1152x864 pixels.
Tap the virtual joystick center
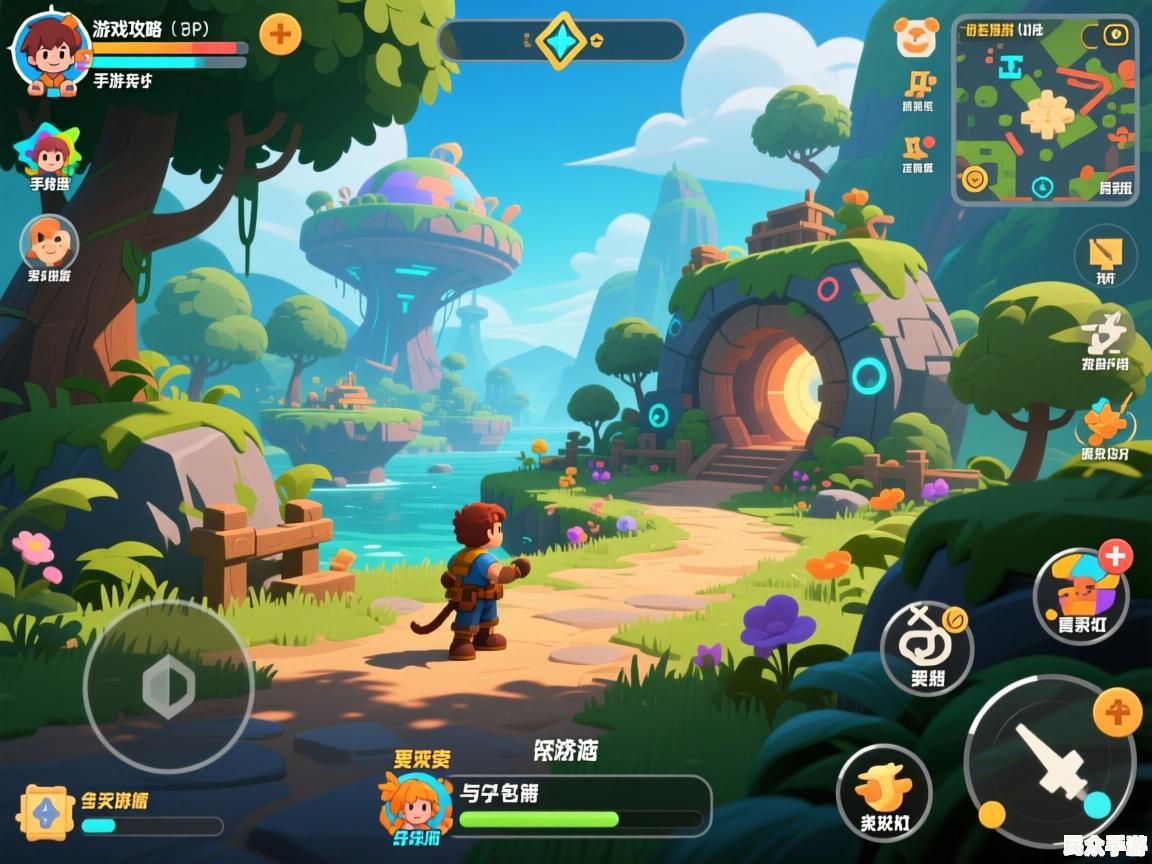[x=168, y=686]
